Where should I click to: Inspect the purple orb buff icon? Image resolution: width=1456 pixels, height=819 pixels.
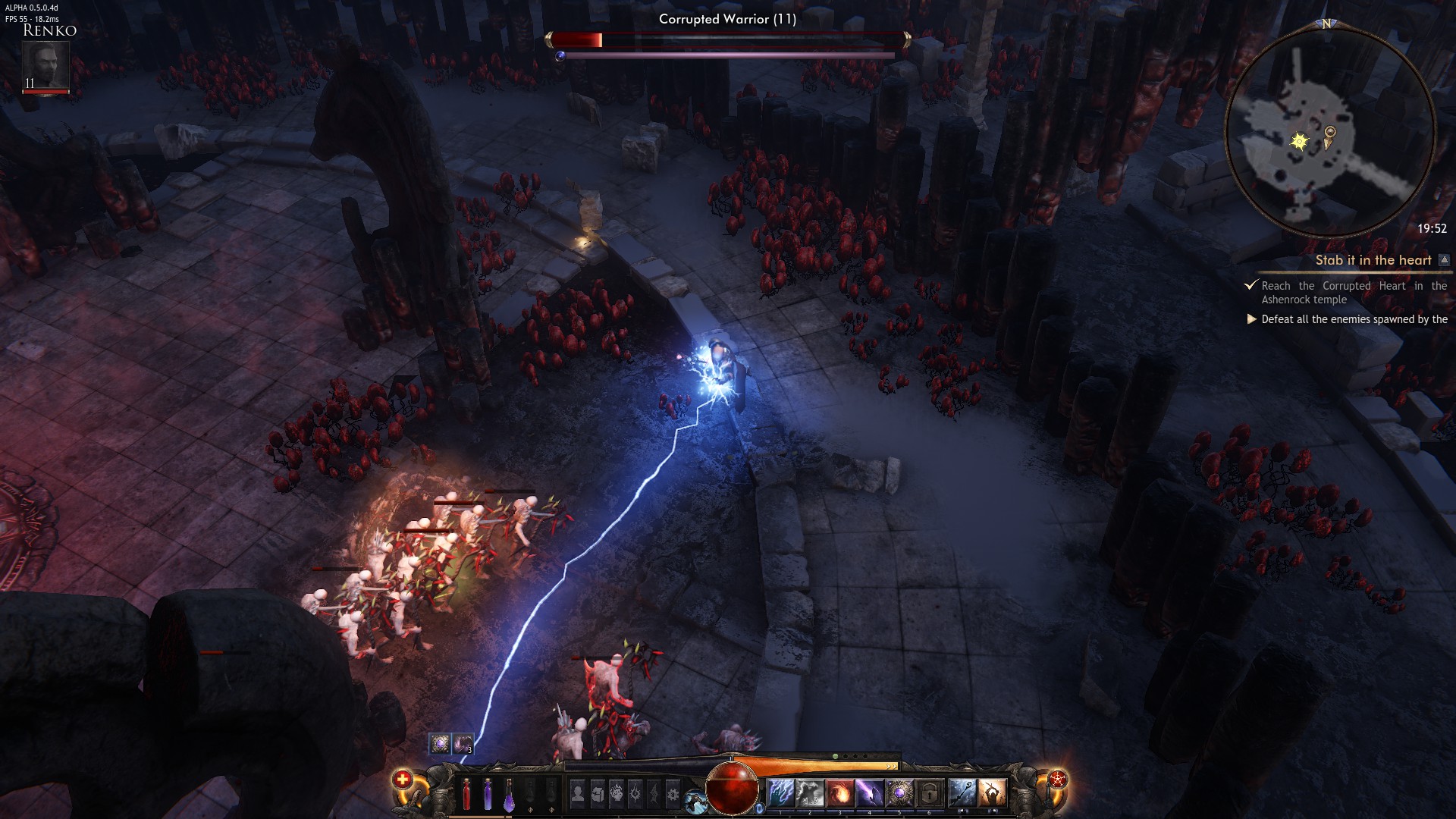coord(440,743)
